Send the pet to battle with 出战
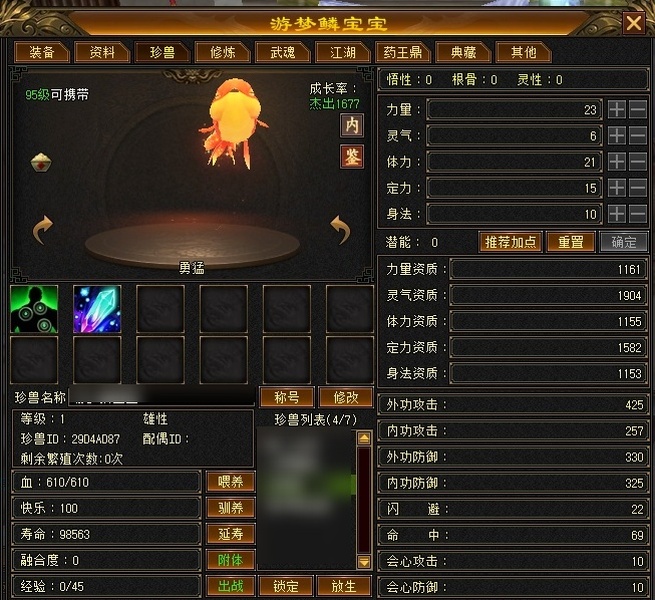This screenshot has height=600, width=655. pos(230,586)
